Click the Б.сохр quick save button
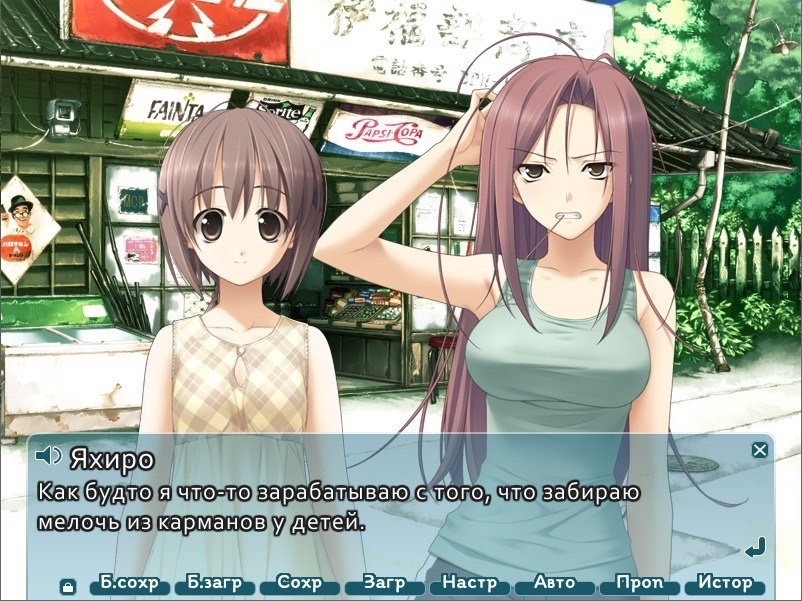The image size is (802, 601). 130,583
